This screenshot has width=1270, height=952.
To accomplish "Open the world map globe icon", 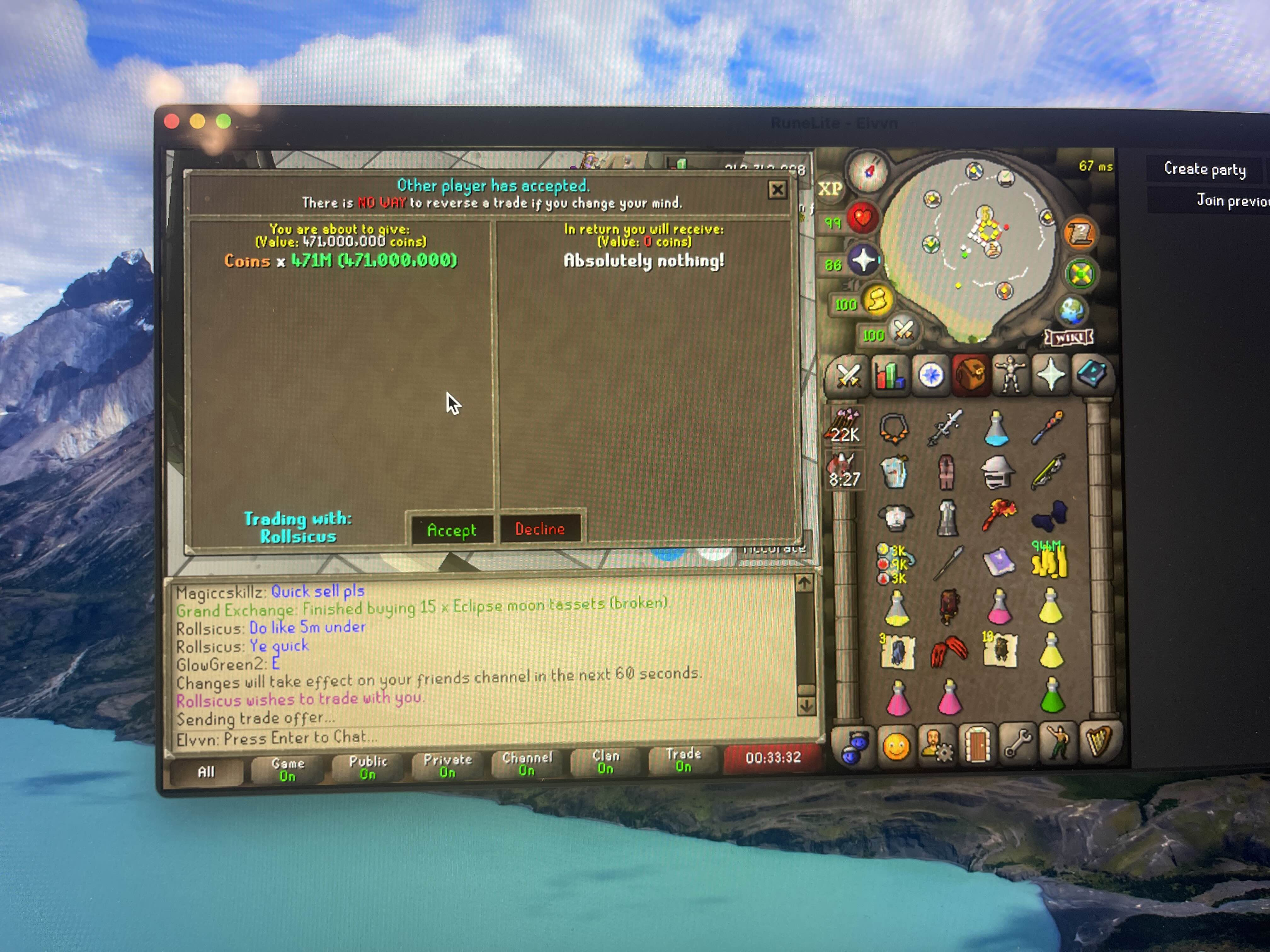I will (1071, 310).
